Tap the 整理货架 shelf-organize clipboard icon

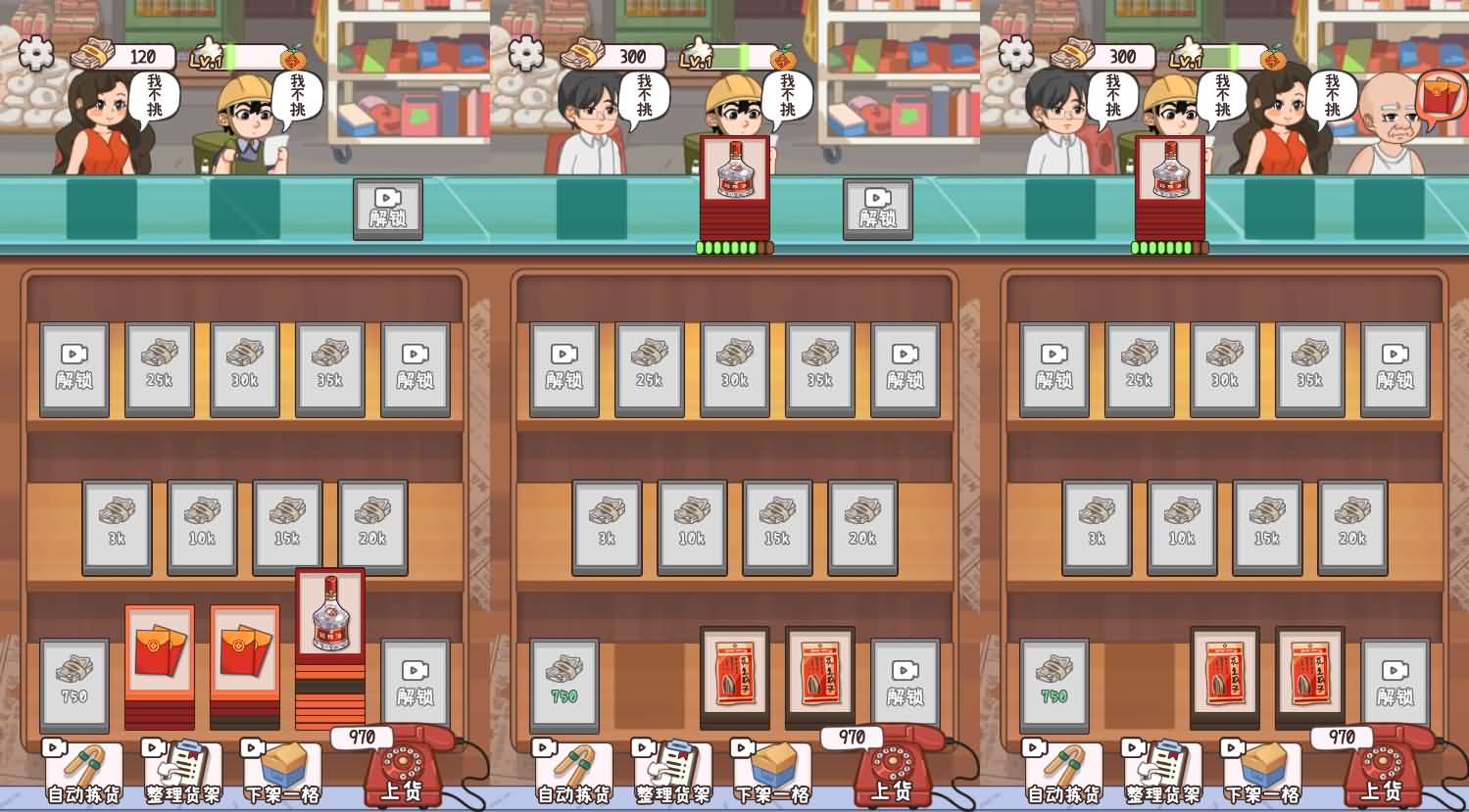coord(181,769)
